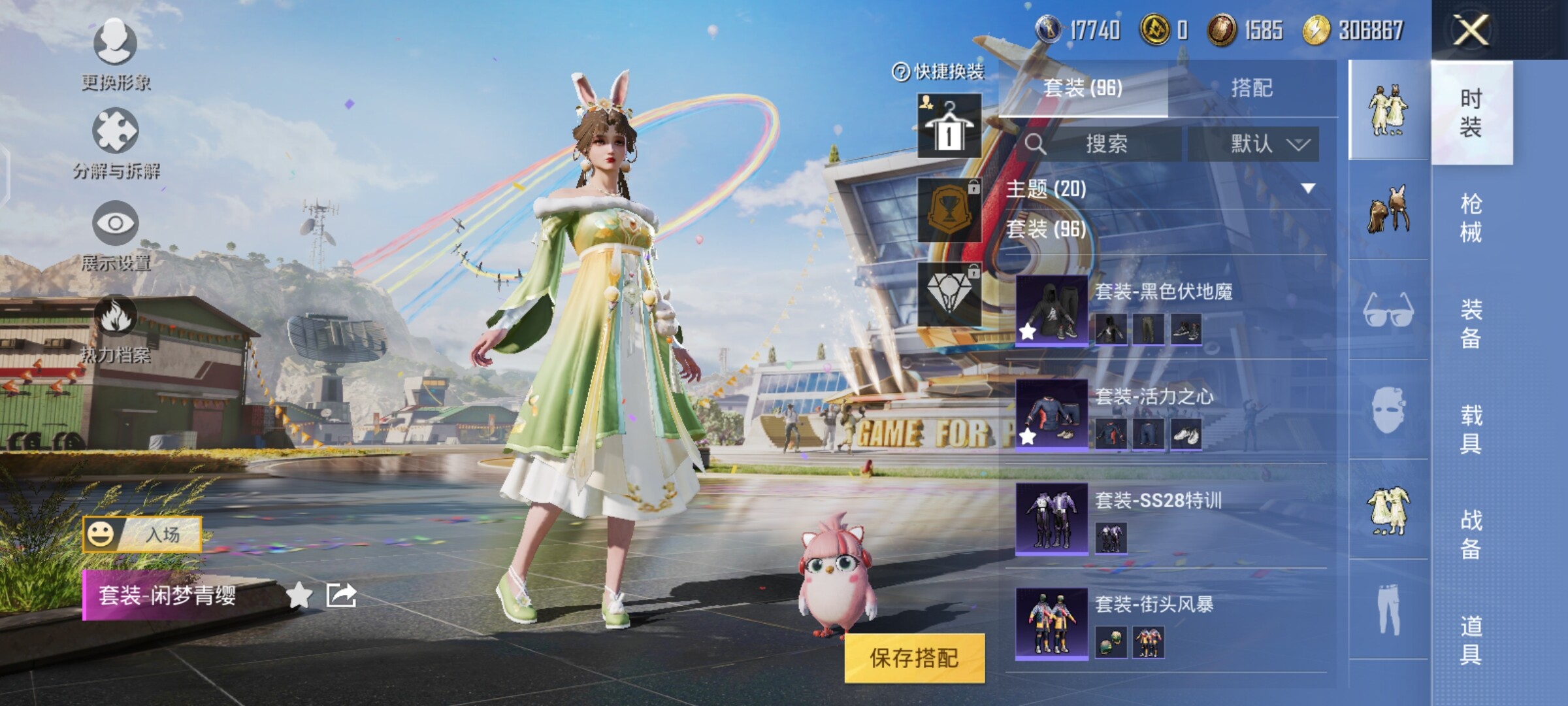Click the 入场 entrance emote button

(142, 534)
